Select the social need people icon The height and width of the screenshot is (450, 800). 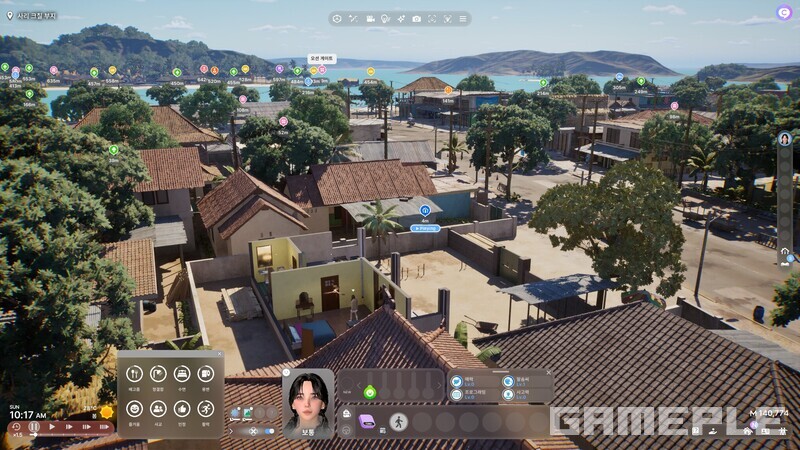[158, 408]
